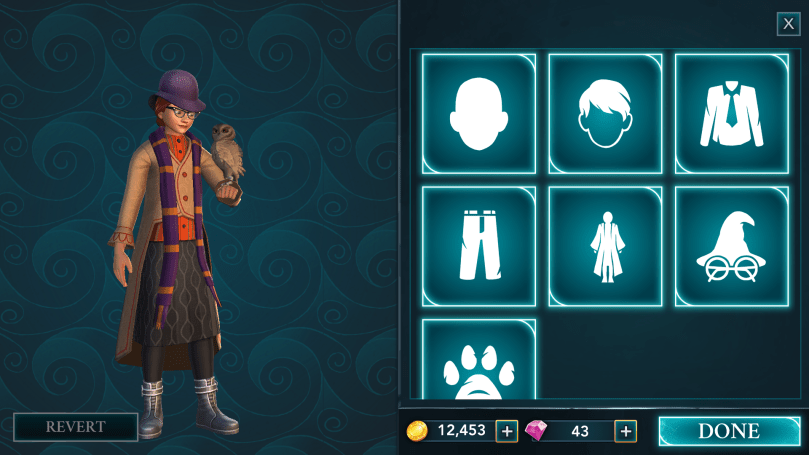Open the face customization category
The height and width of the screenshot is (455, 809).
tap(478, 113)
